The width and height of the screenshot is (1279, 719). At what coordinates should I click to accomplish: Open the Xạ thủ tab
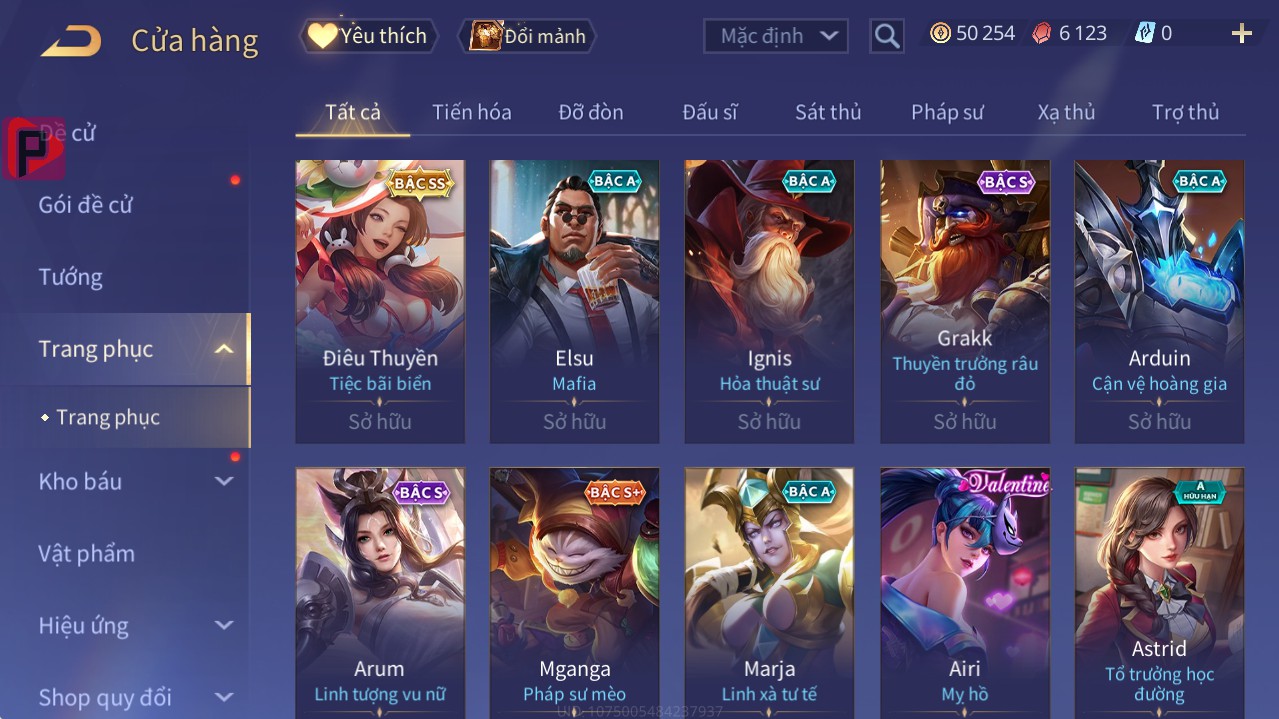tap(1066, 112)
